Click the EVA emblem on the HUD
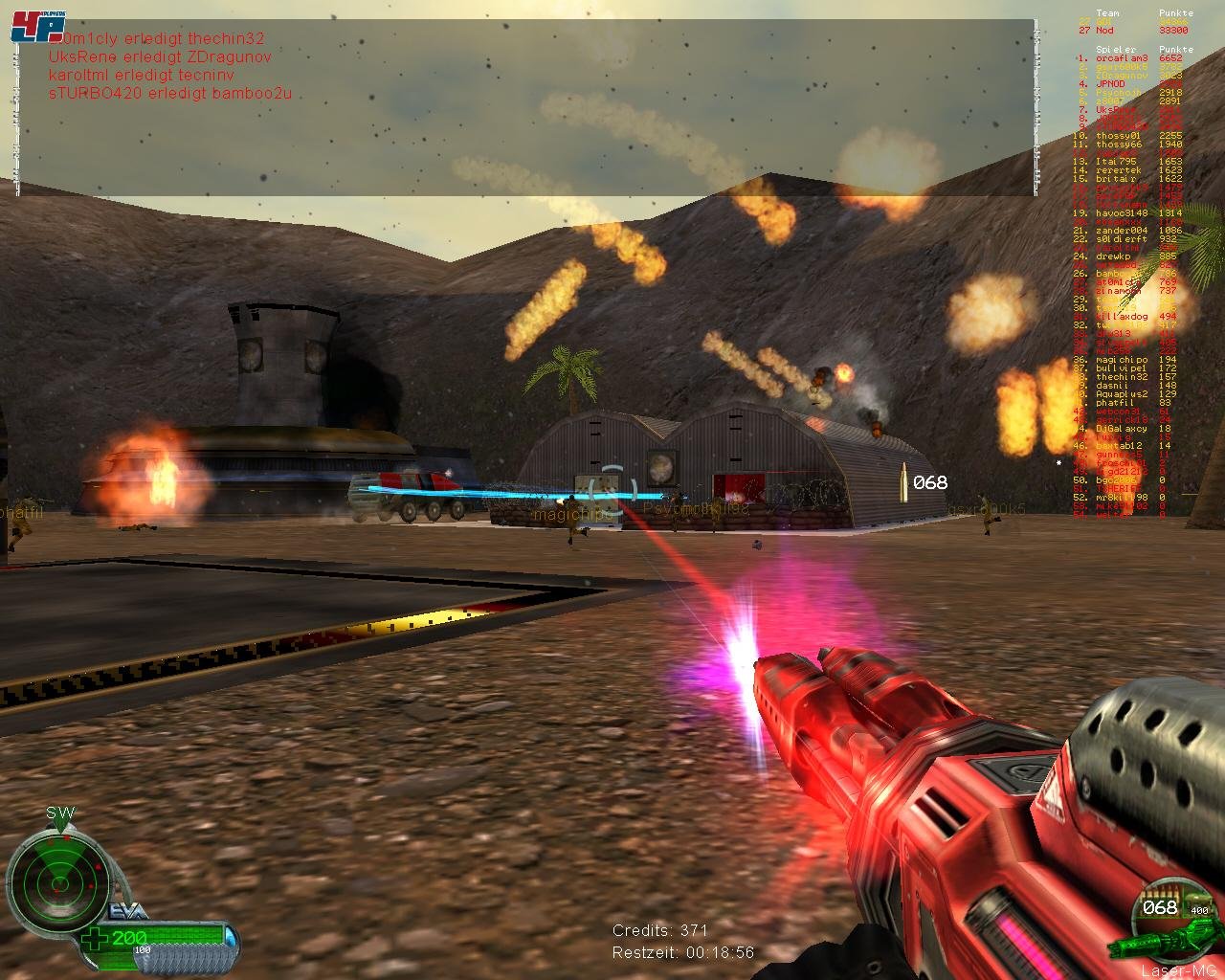Screen dimensions: 1225x980 (x=126, y=910)
